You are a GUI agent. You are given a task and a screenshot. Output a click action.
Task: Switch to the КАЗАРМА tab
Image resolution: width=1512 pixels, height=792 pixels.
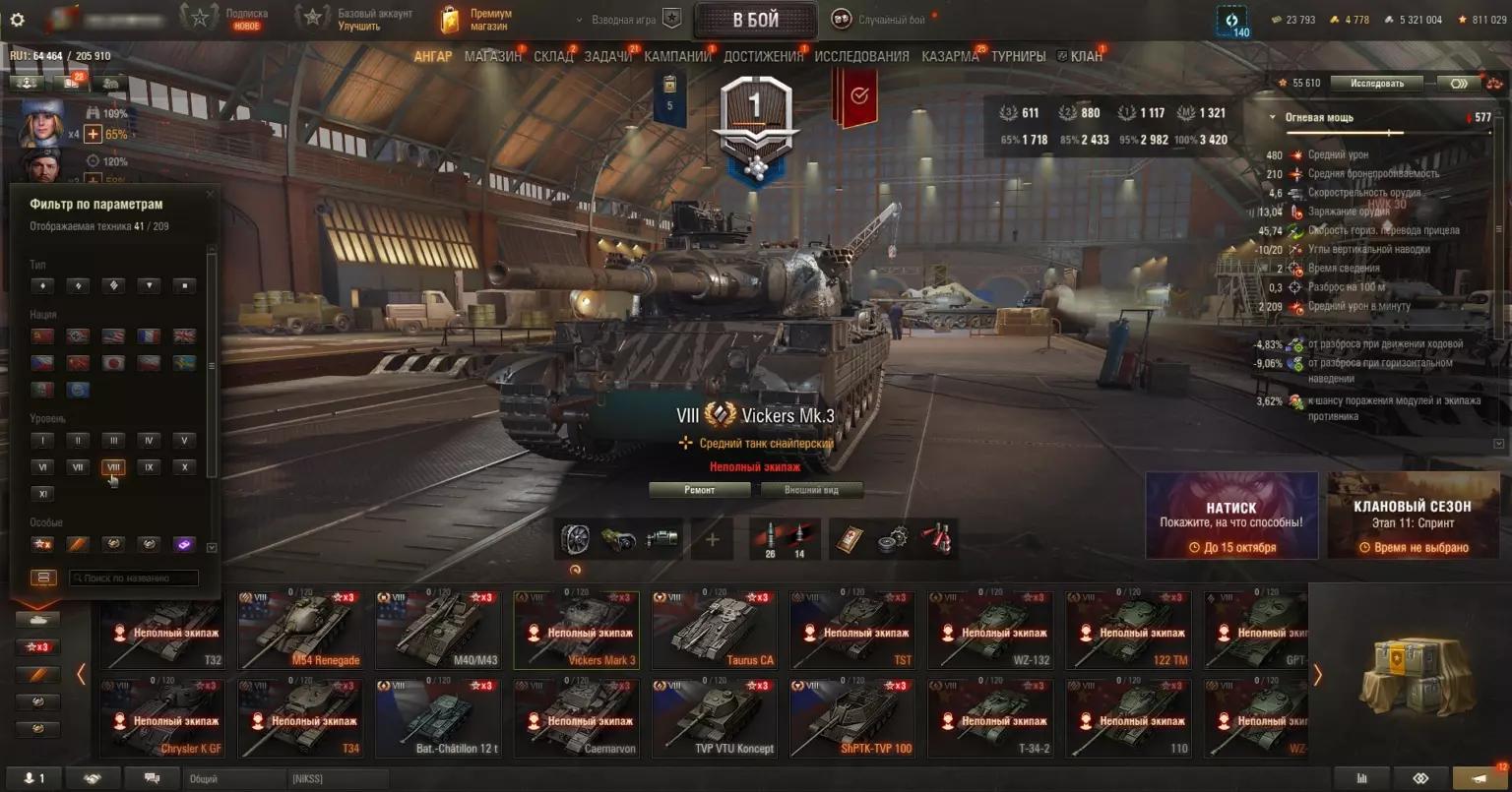click(x=950, y=56)
